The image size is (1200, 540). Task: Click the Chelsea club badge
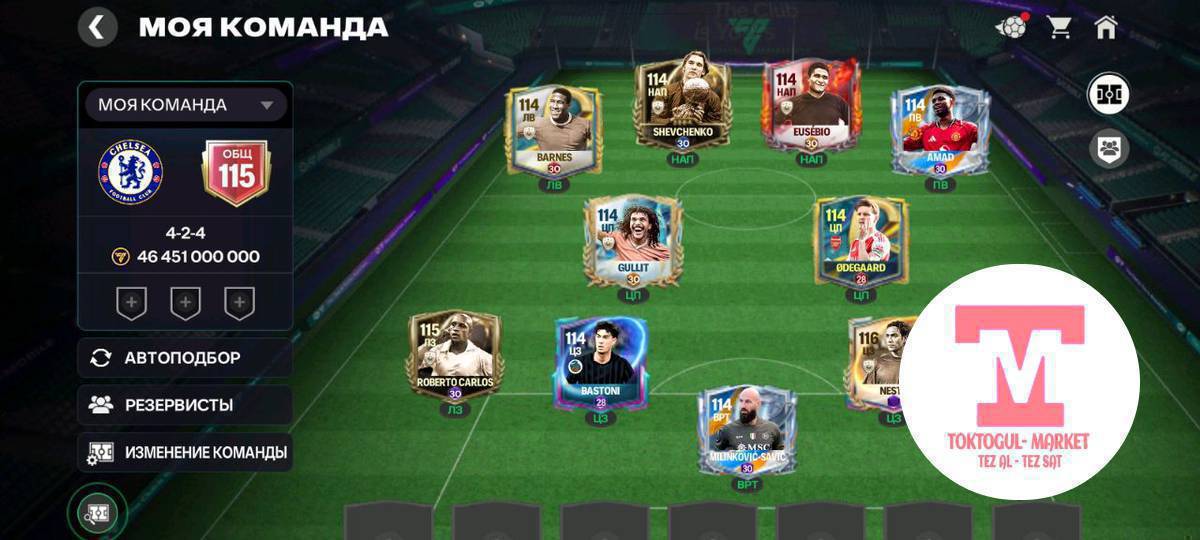(x=130, y=172)
